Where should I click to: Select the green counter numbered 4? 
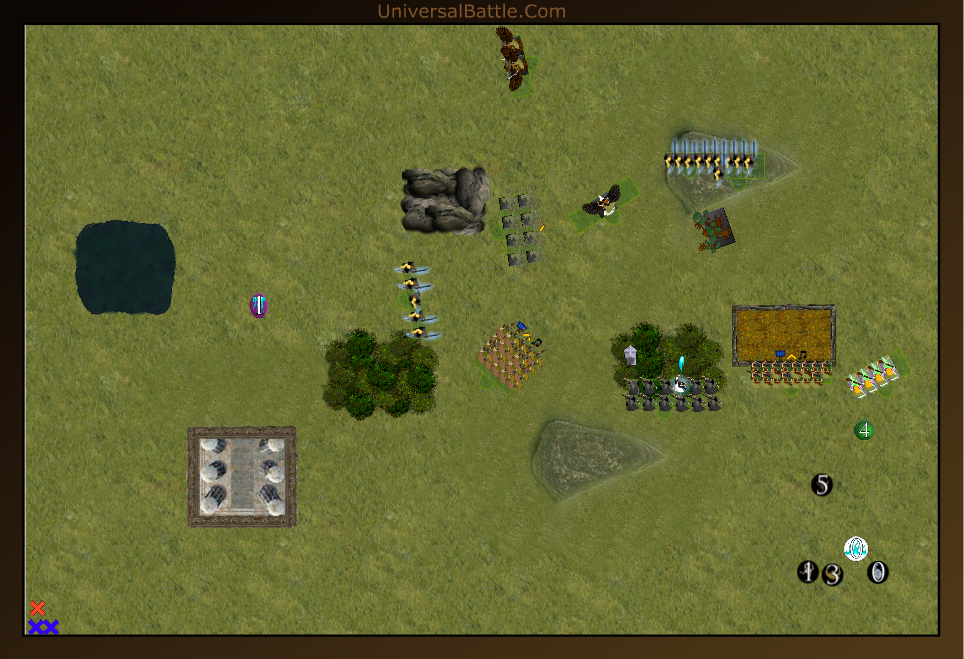click(864, 430)
